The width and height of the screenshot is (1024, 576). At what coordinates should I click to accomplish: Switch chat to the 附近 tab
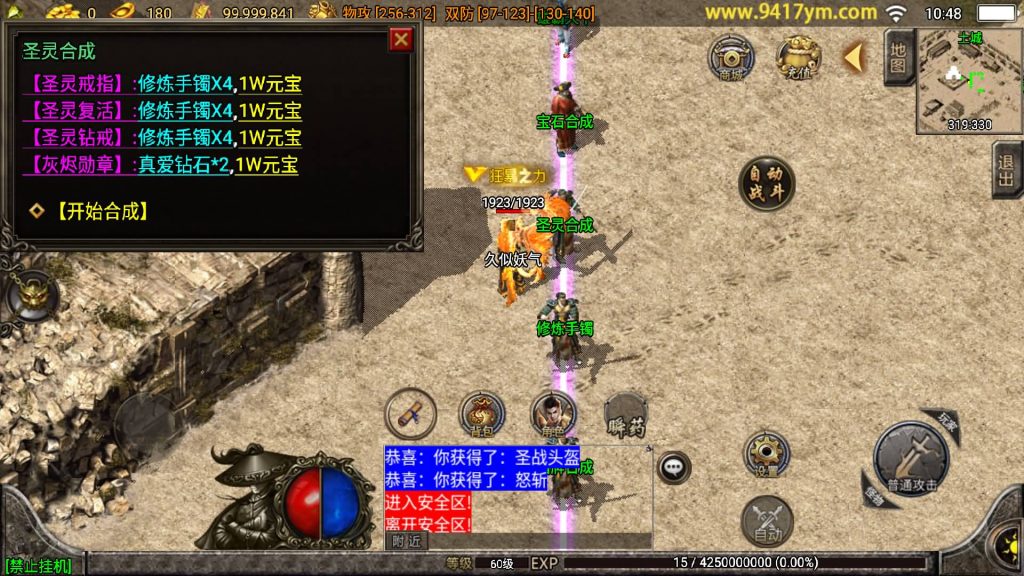[x=406, y=540]
